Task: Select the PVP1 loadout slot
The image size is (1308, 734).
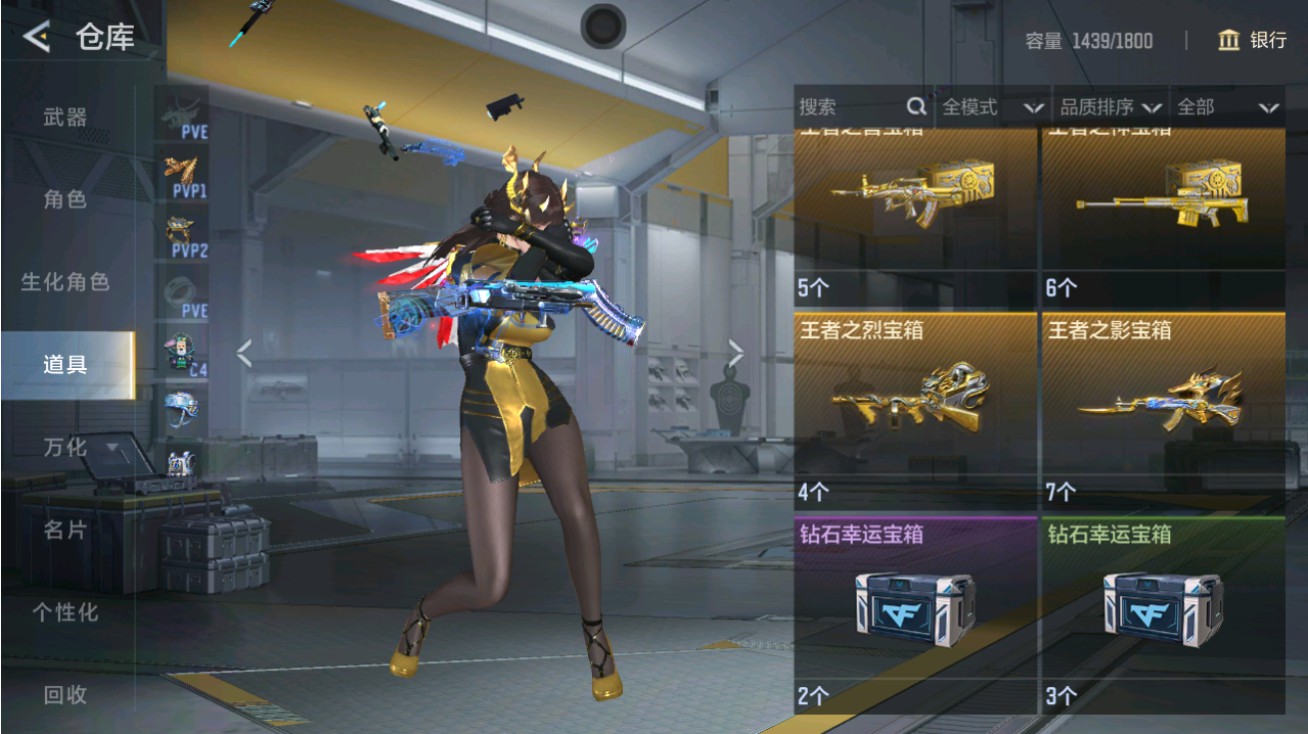Action: (x=184, y=175)
